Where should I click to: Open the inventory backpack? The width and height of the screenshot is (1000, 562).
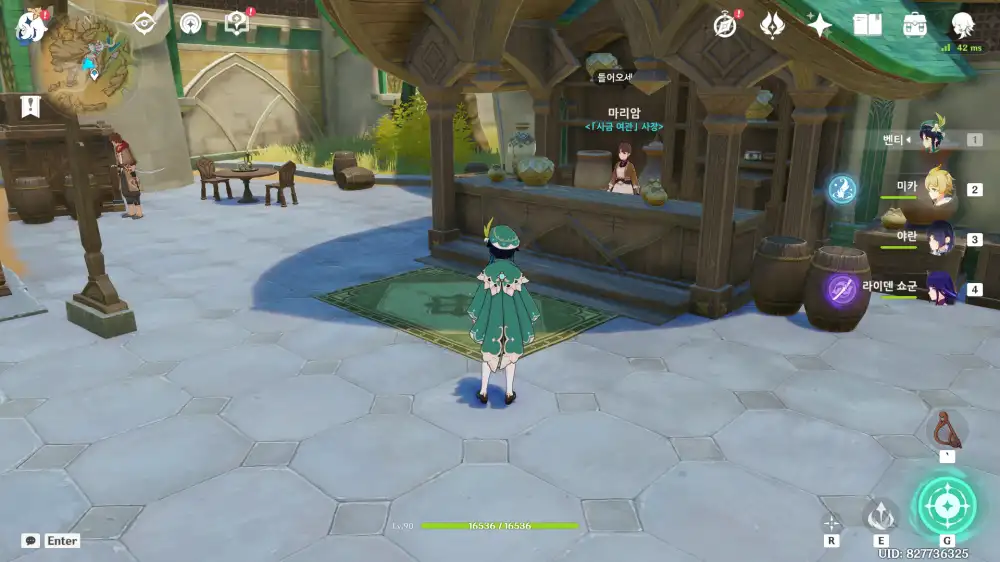914,25
